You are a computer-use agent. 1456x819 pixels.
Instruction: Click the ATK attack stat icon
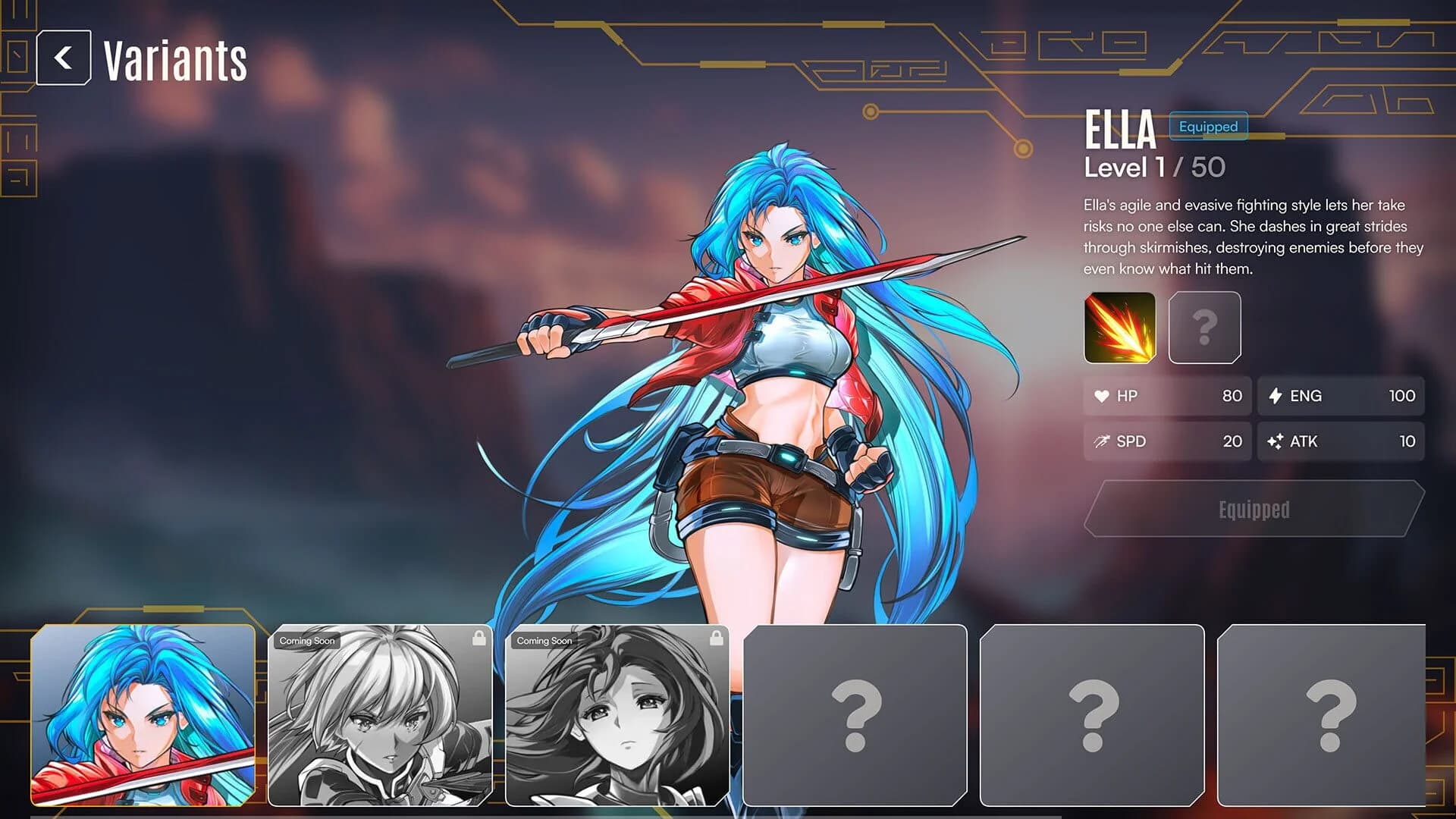[x=1276, y=441]
